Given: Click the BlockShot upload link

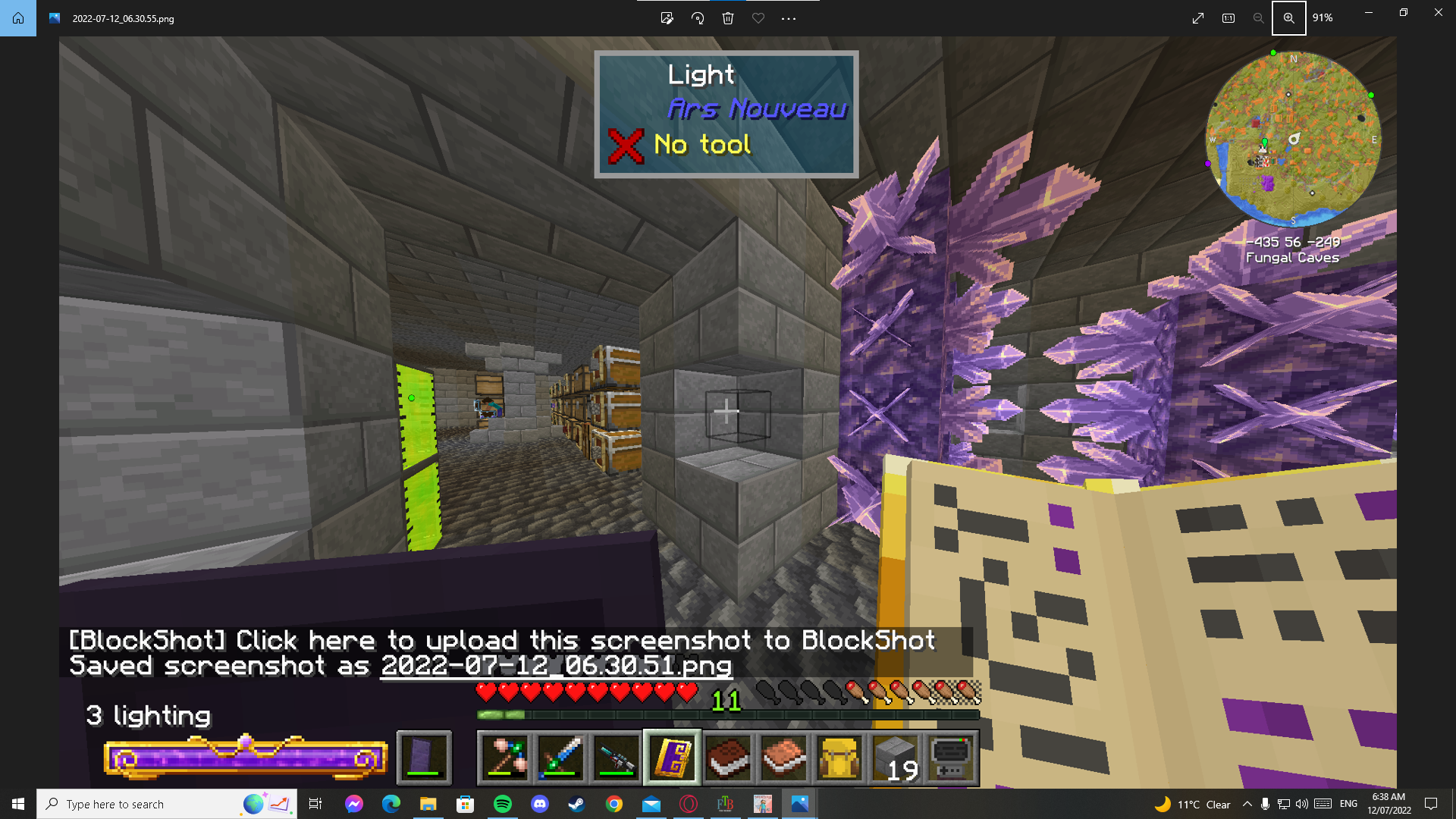Looking at the screenshot, I should 500,641.
